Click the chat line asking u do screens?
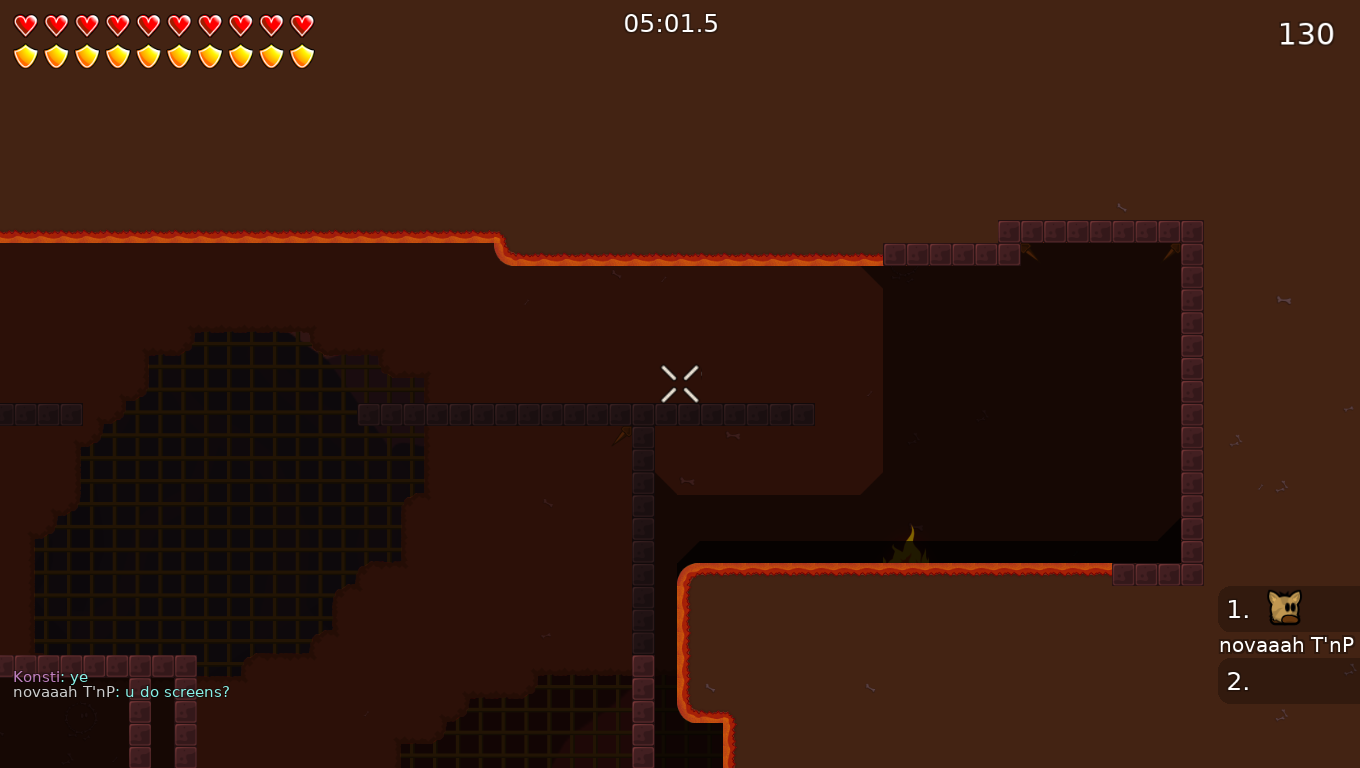 coord(120,691)
